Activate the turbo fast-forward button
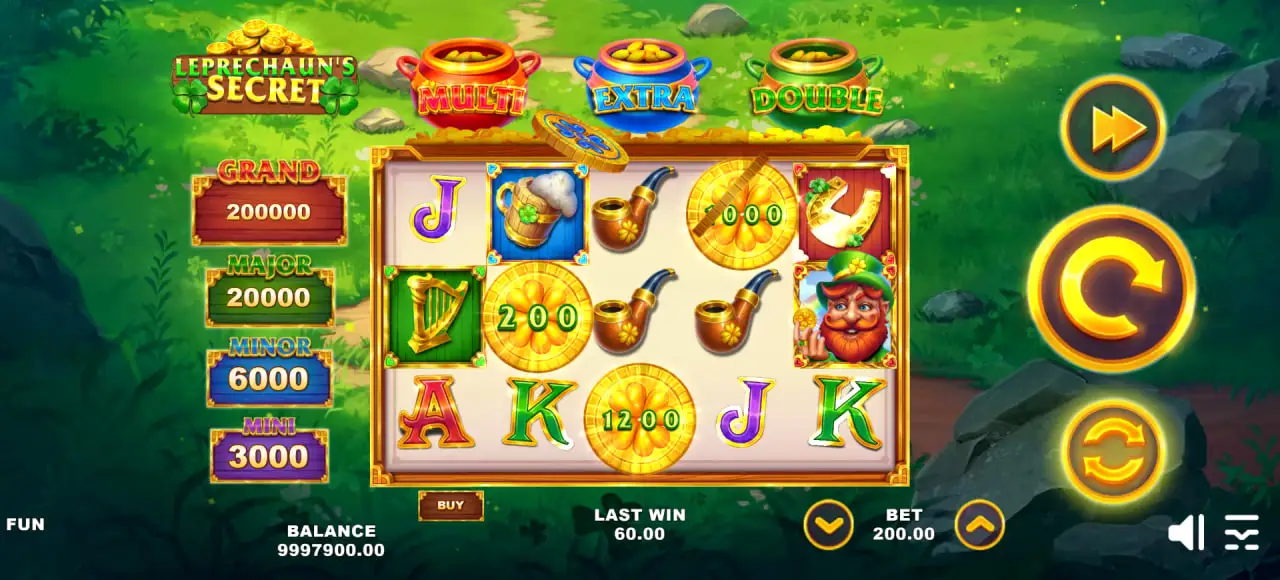The height and width of the screenshot is (580, 1280). click(1112, 128)
